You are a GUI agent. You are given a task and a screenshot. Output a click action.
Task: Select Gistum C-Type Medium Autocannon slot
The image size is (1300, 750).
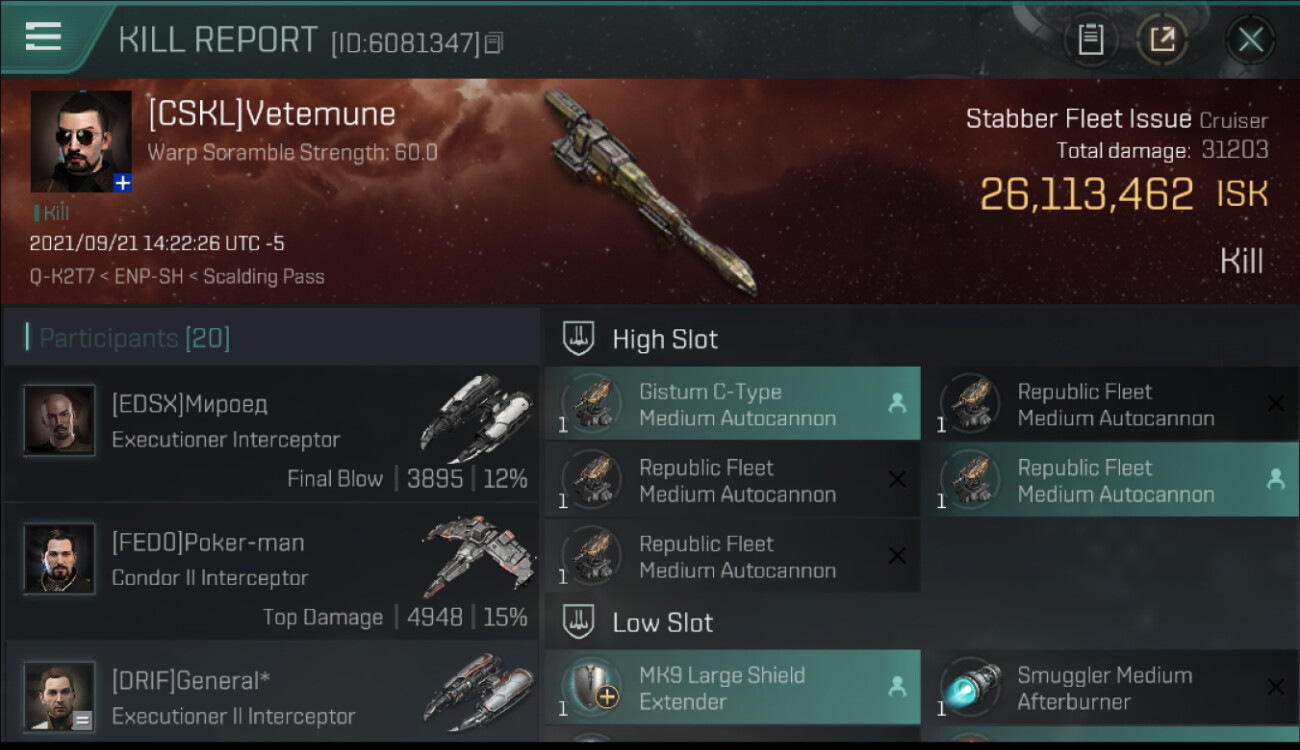(732, 404)
